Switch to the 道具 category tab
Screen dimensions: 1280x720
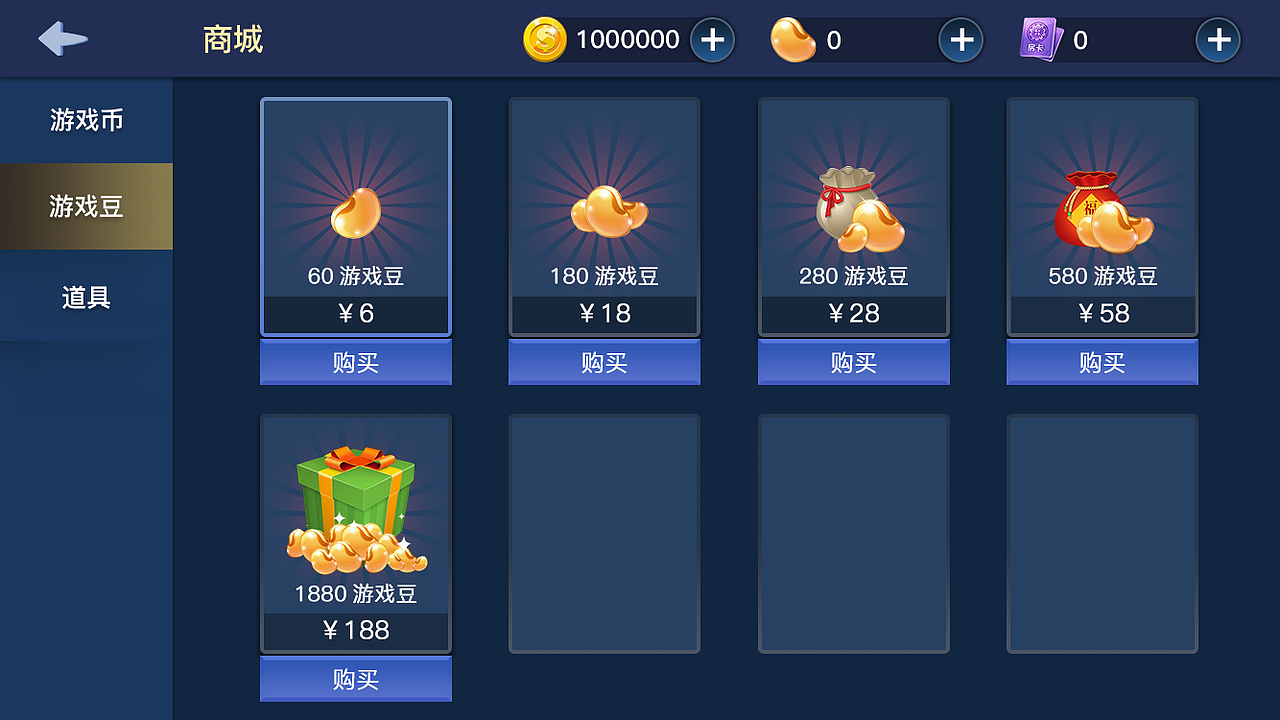(86, 297)
